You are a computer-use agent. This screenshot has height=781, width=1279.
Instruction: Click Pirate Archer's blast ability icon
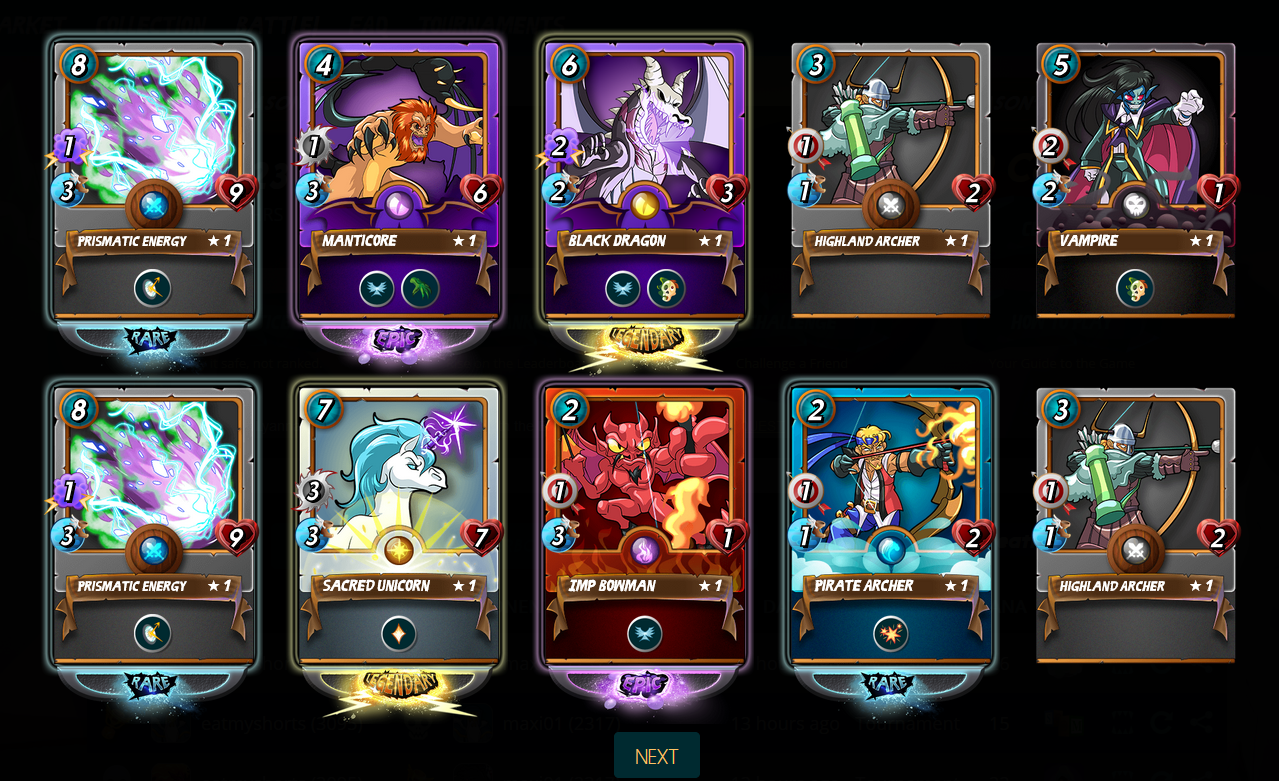click(890, 634)
